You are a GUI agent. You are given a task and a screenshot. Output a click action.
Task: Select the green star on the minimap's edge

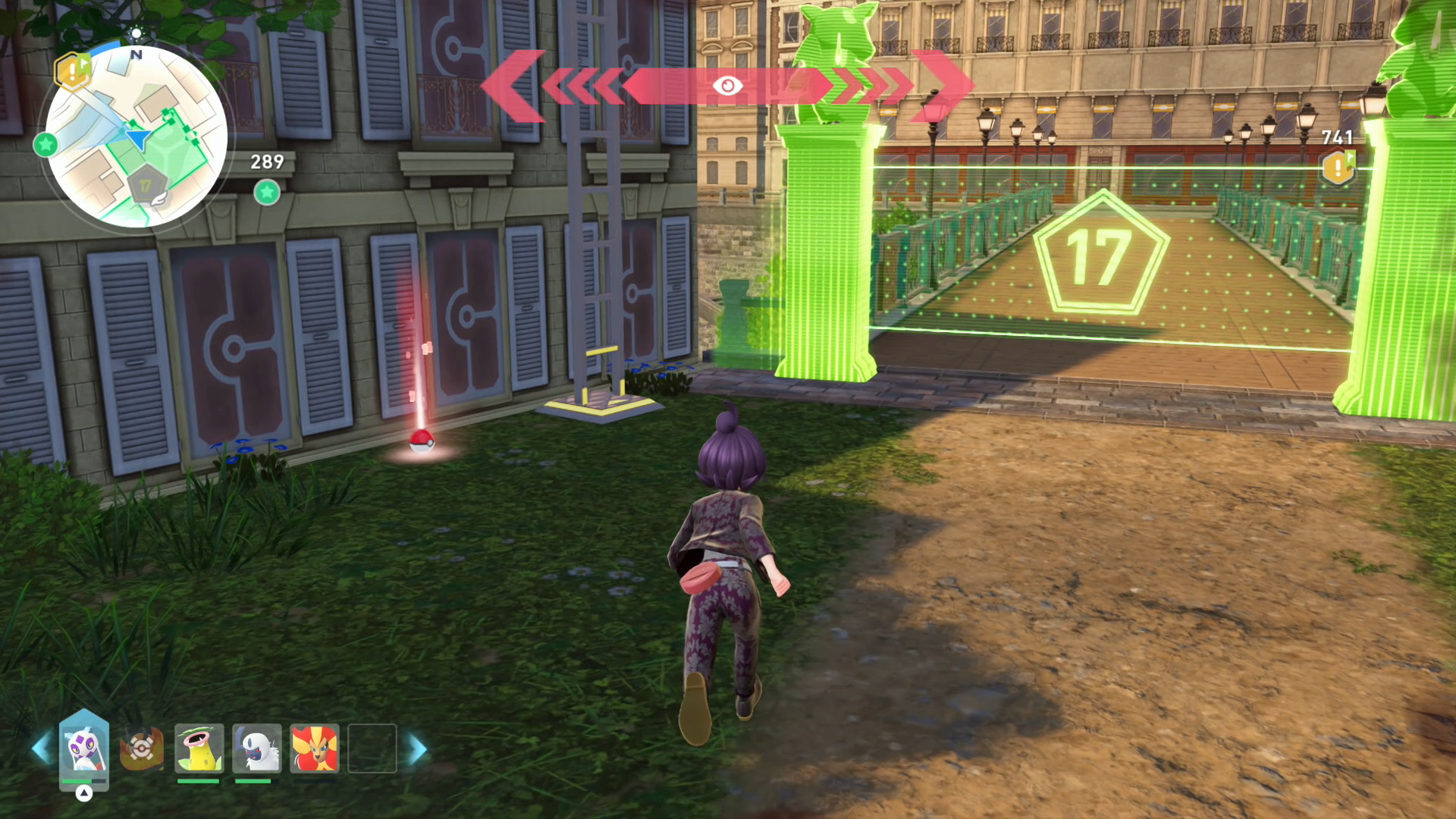[45, 143]
